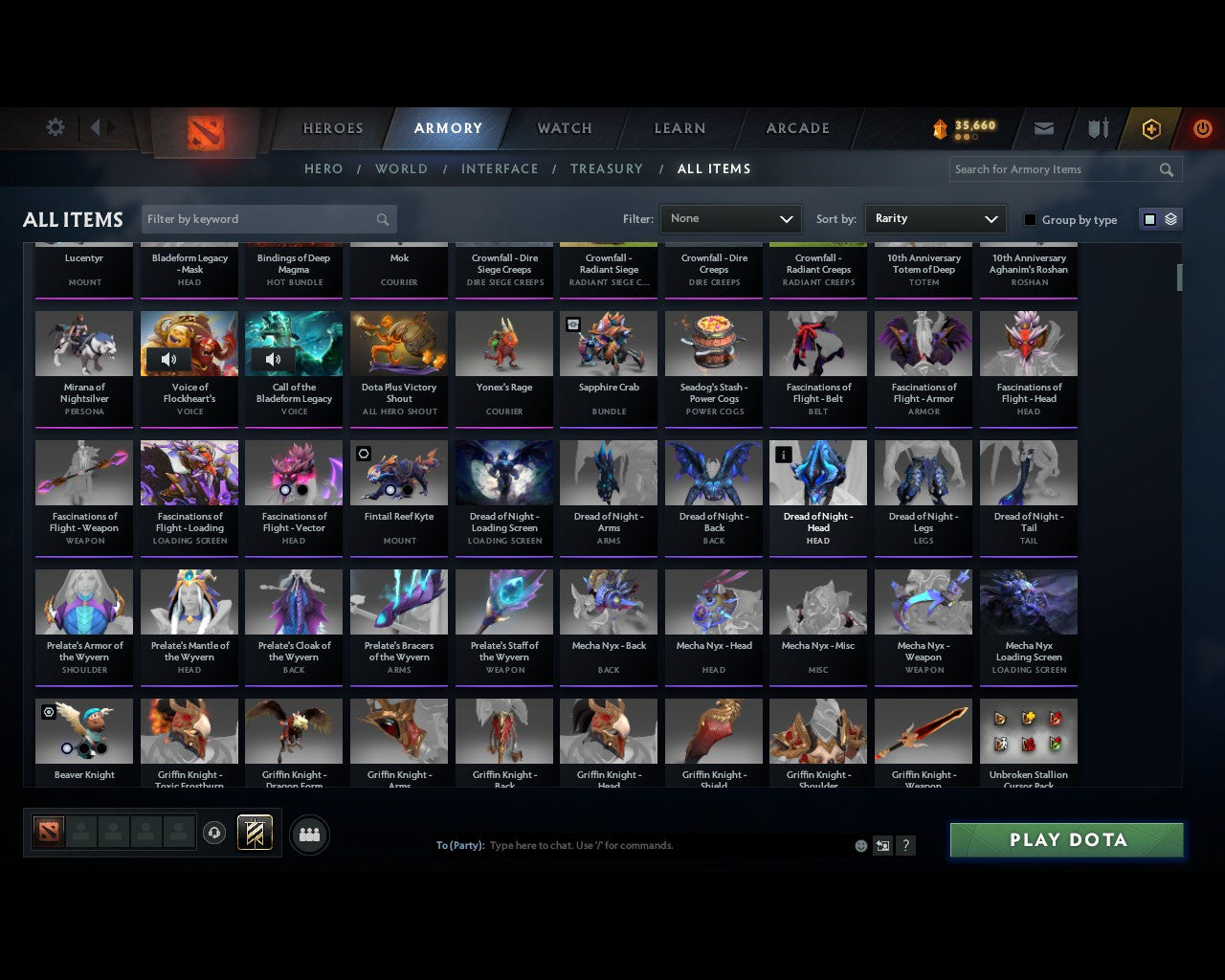Click the shield and sword armory icon

(x=1097, y=127)
